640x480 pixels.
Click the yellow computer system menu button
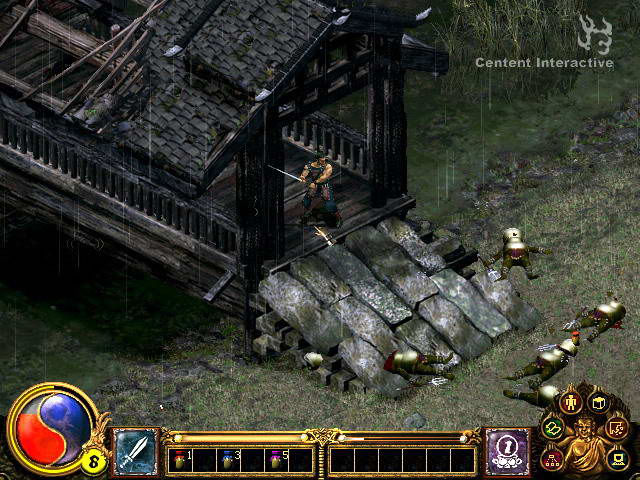pyautogui.click(x=618, y=459)
